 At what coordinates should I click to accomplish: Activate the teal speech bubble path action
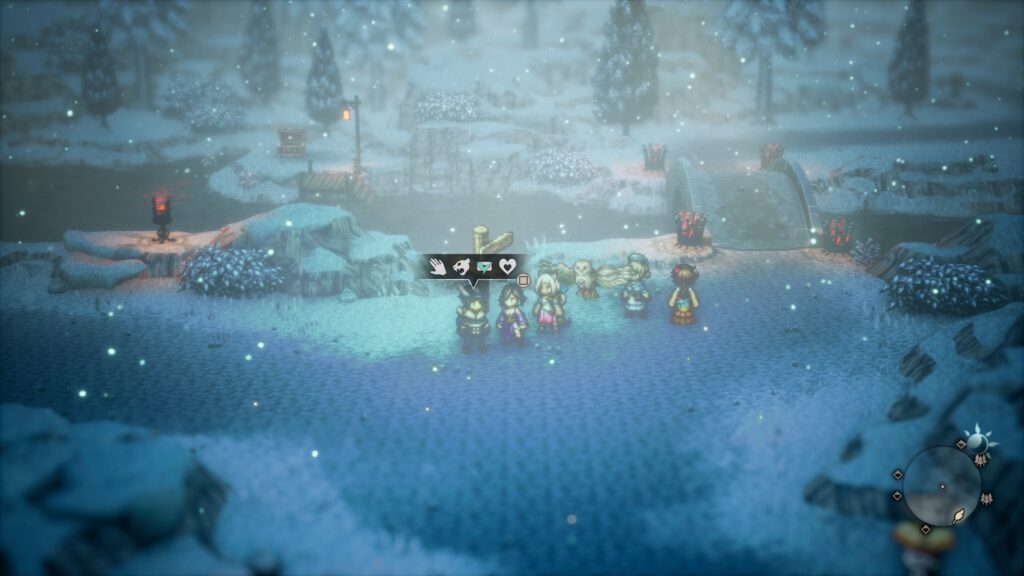484,267
